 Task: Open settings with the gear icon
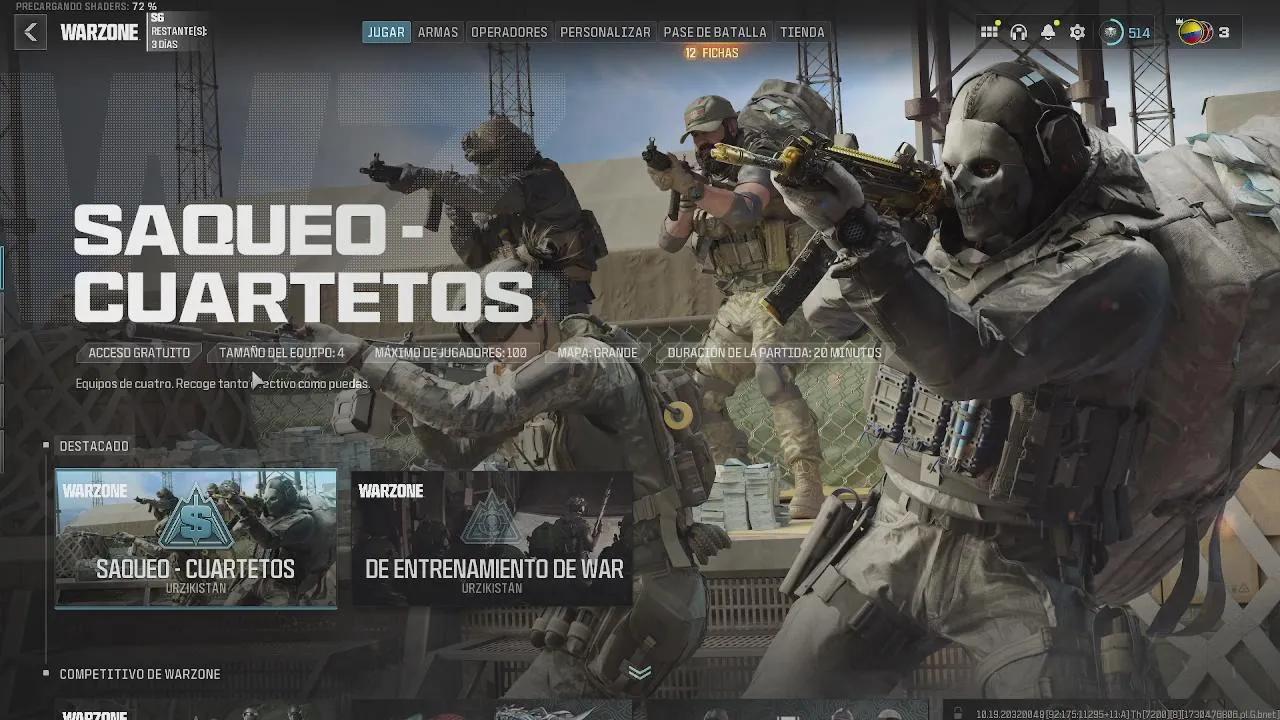pyautogui.click(x=1078, y=32)
